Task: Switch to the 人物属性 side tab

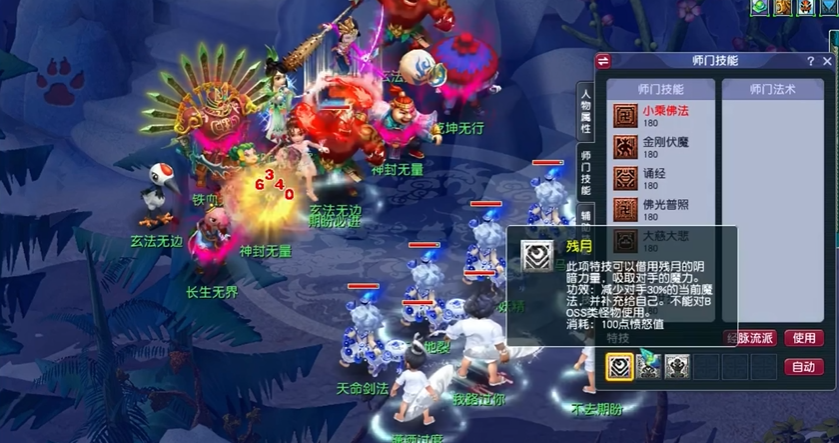Action: point(585,110)
